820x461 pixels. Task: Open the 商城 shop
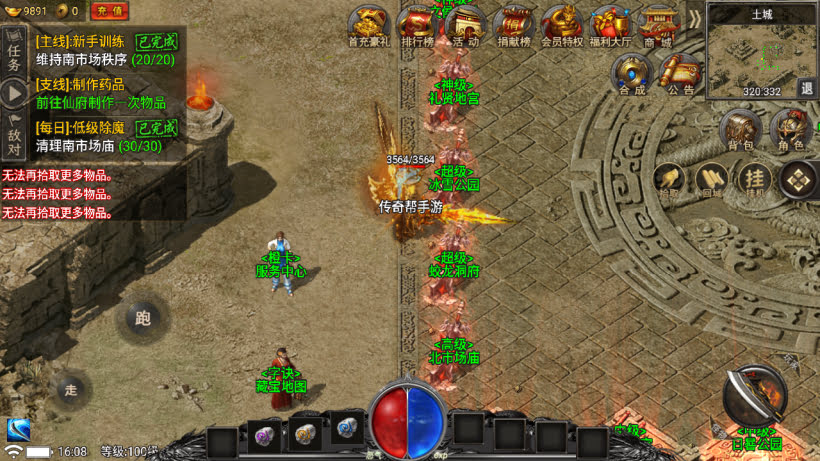point(657,26)
